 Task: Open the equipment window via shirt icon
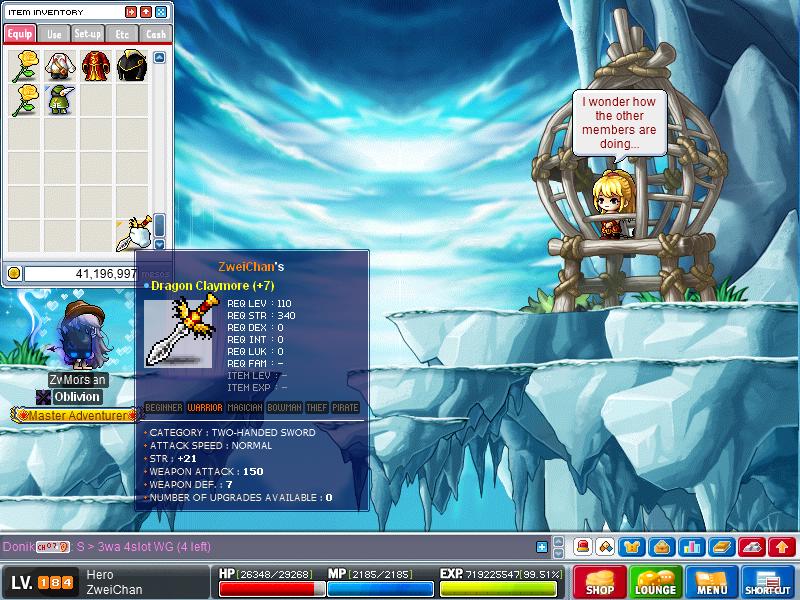634,547
